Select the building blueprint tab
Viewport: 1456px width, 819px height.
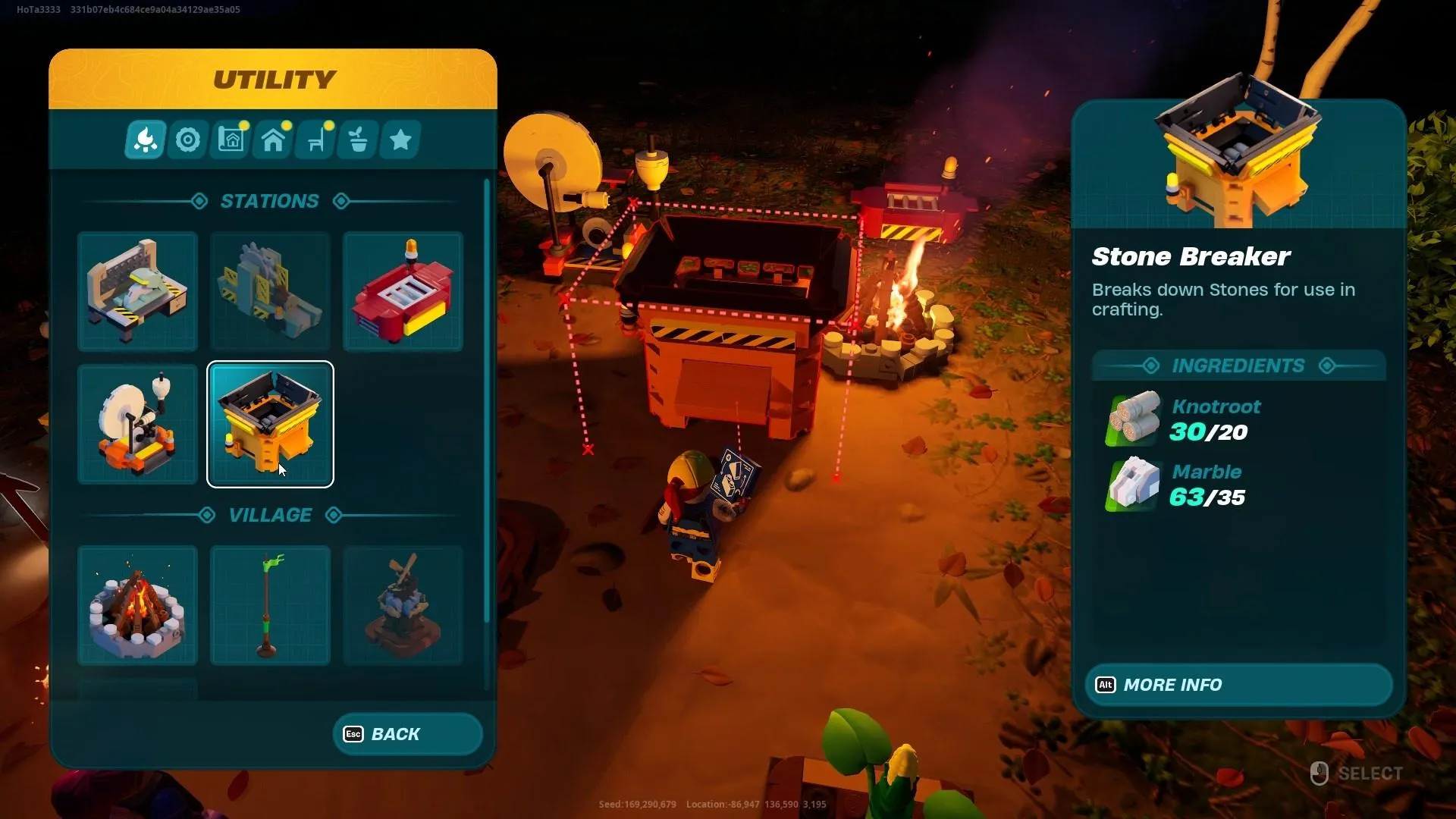[231, 140]
